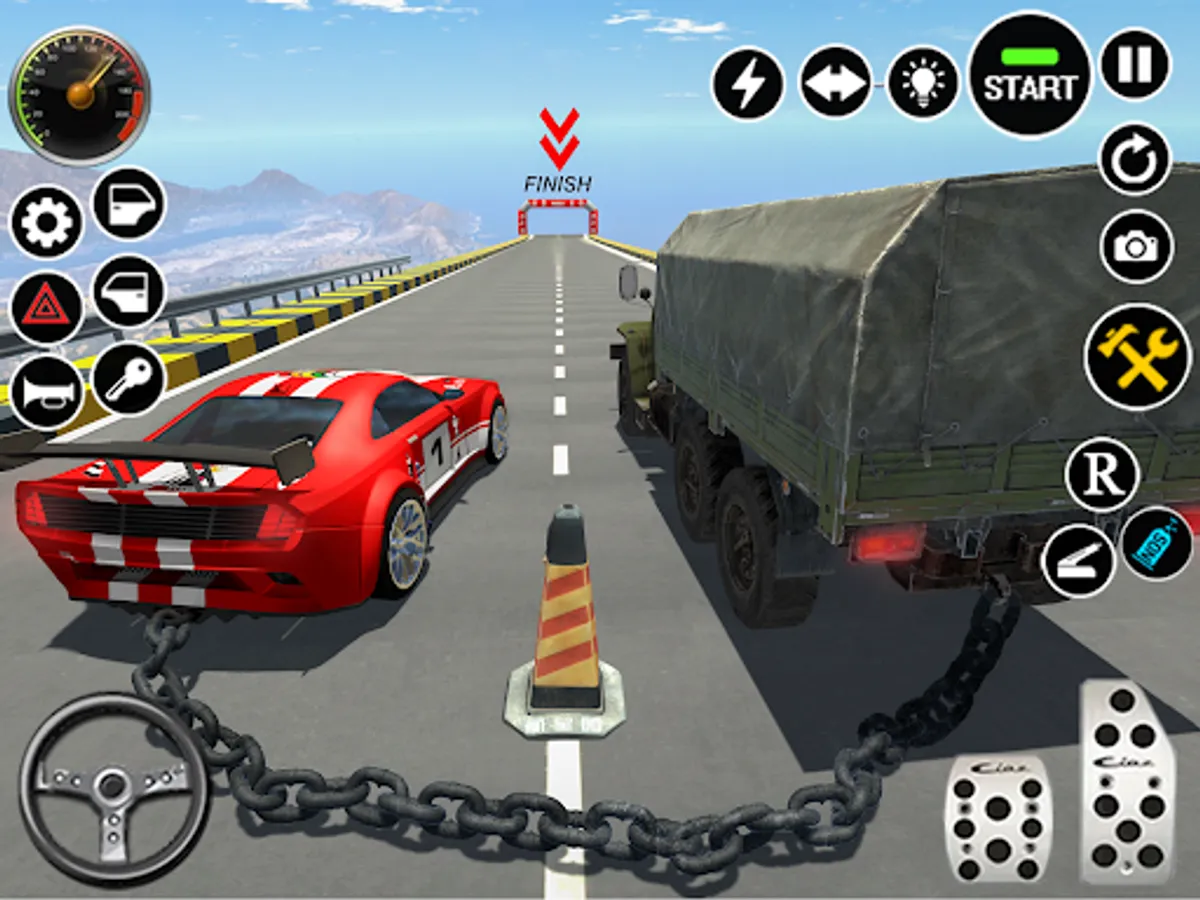Use the blue NOS bottle boost
The image size is (1200, 900).
pyautogui.click(x=1157, y=545)
